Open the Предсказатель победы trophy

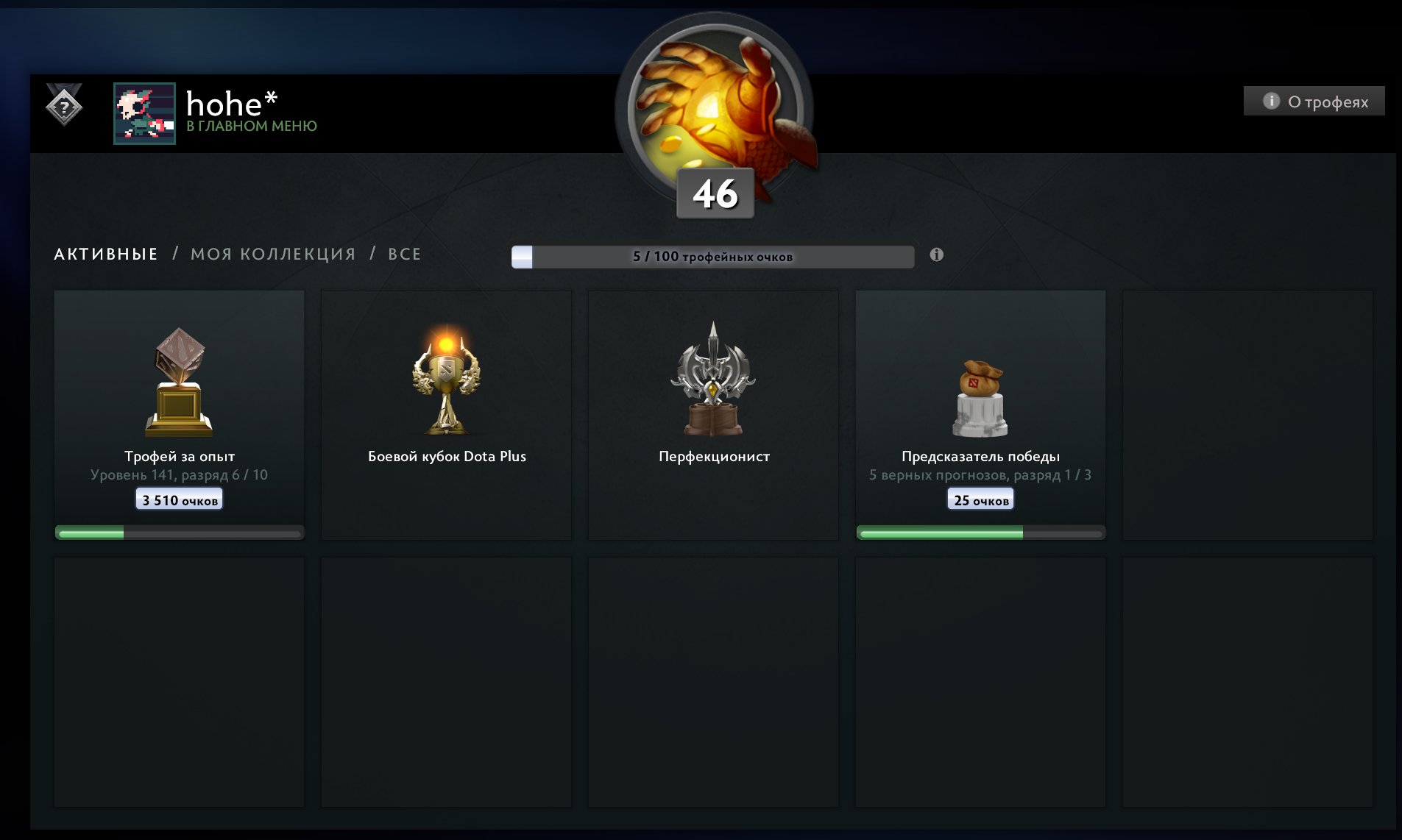[x=980, y=390]
